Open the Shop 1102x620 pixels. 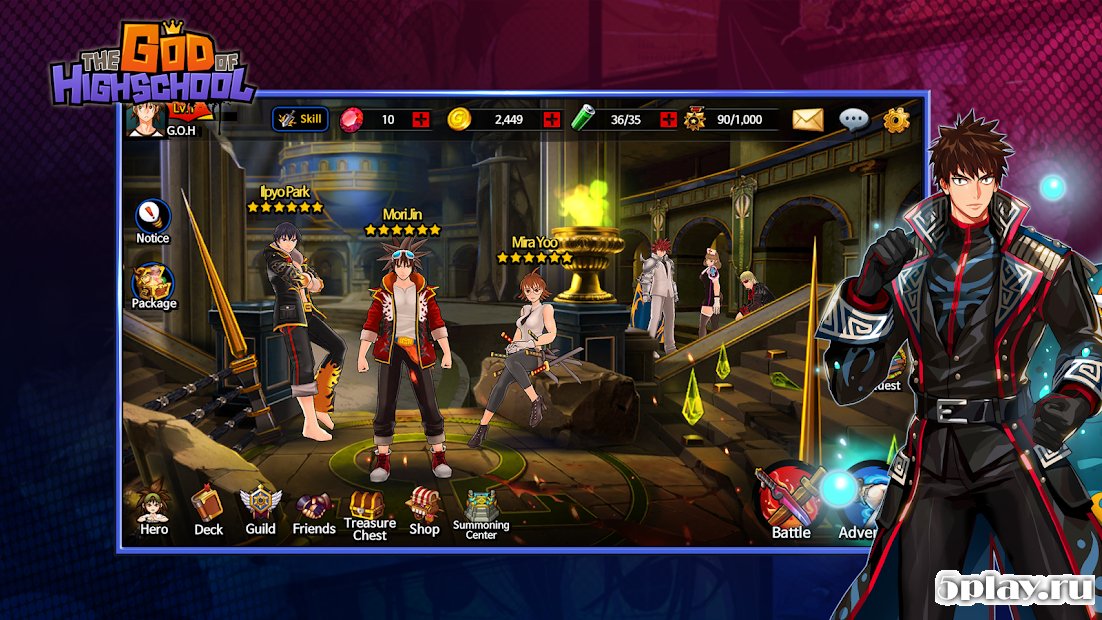424,512
